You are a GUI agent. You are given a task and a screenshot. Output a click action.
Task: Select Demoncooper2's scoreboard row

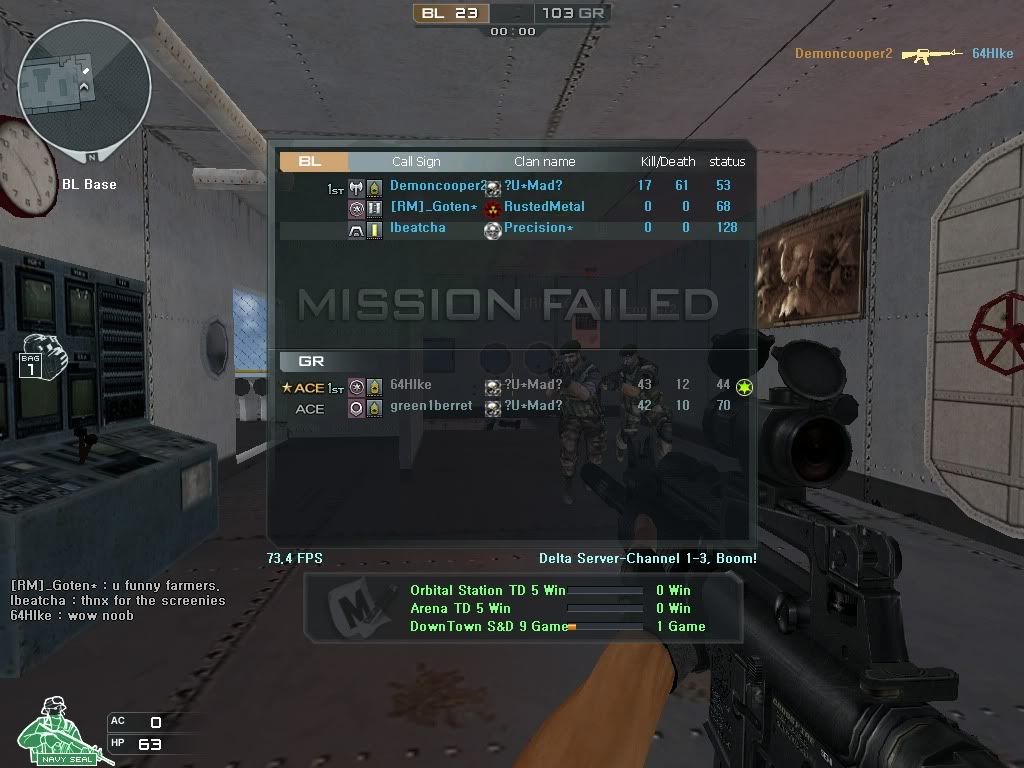(x=512, y=186)
